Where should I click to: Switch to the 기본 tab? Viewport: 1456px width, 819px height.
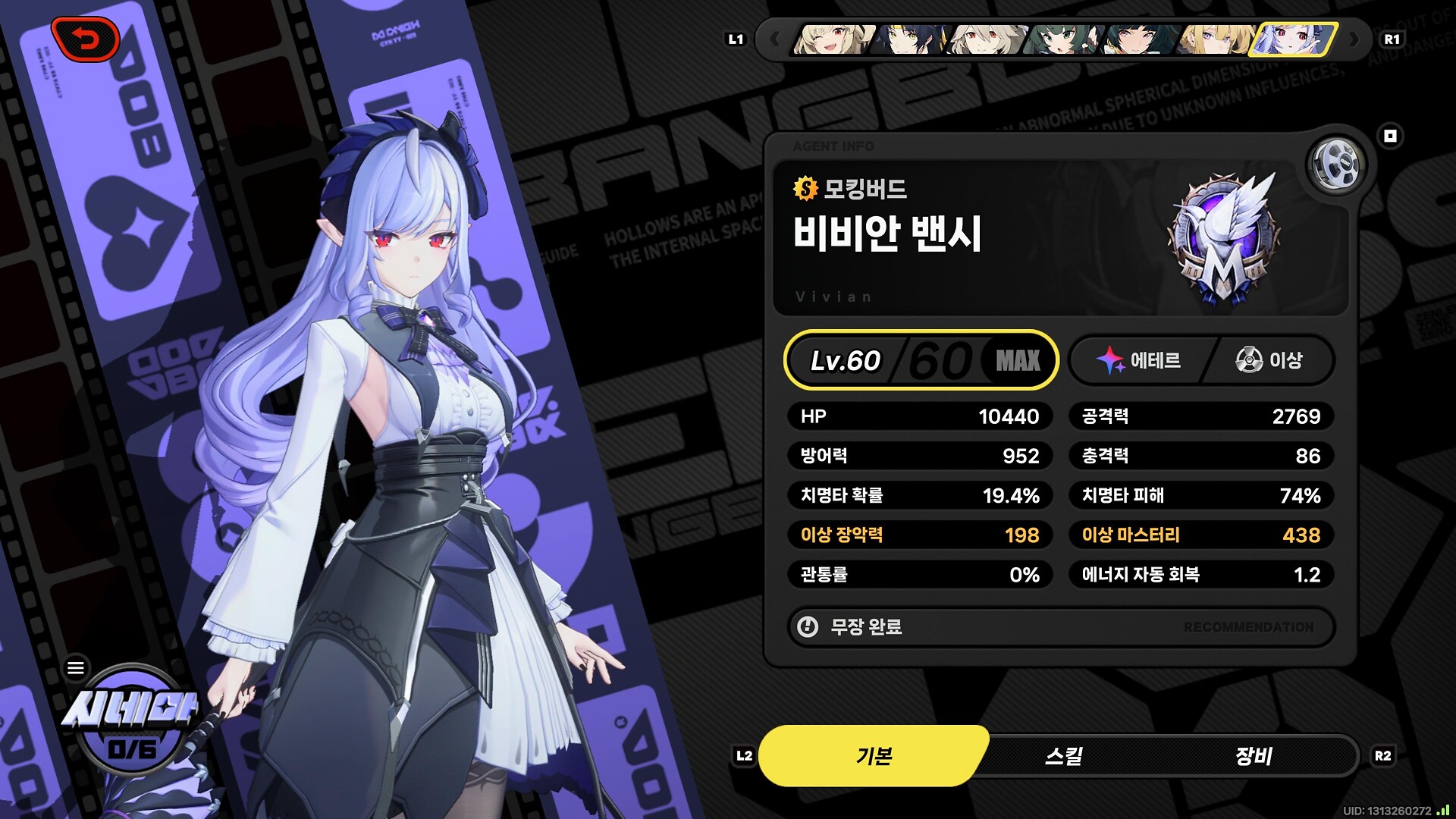(874, 756)
